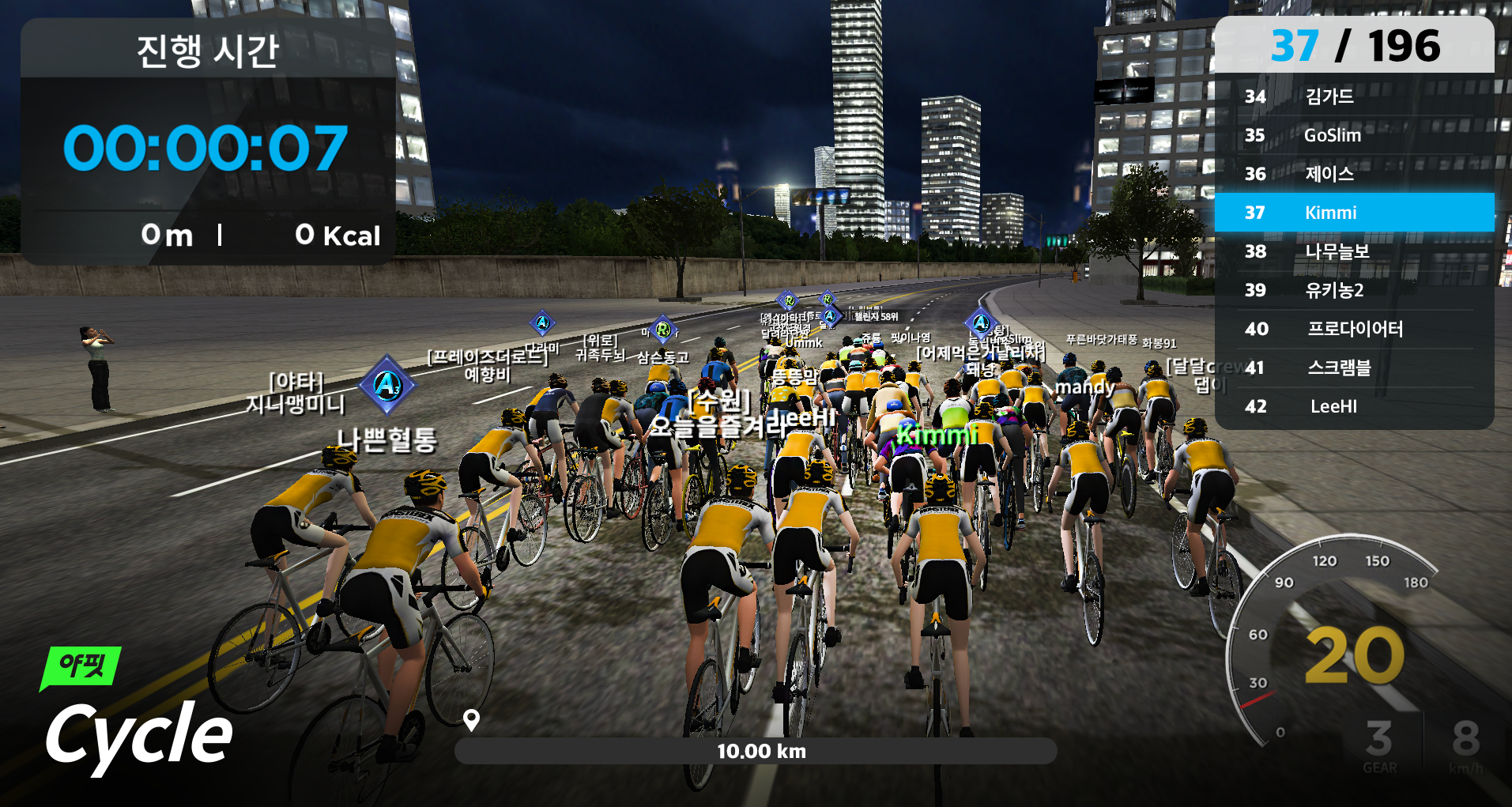Choose rider GoSlim in the leaderboard
The image size is (1512, 807).
click(1353, 135)
